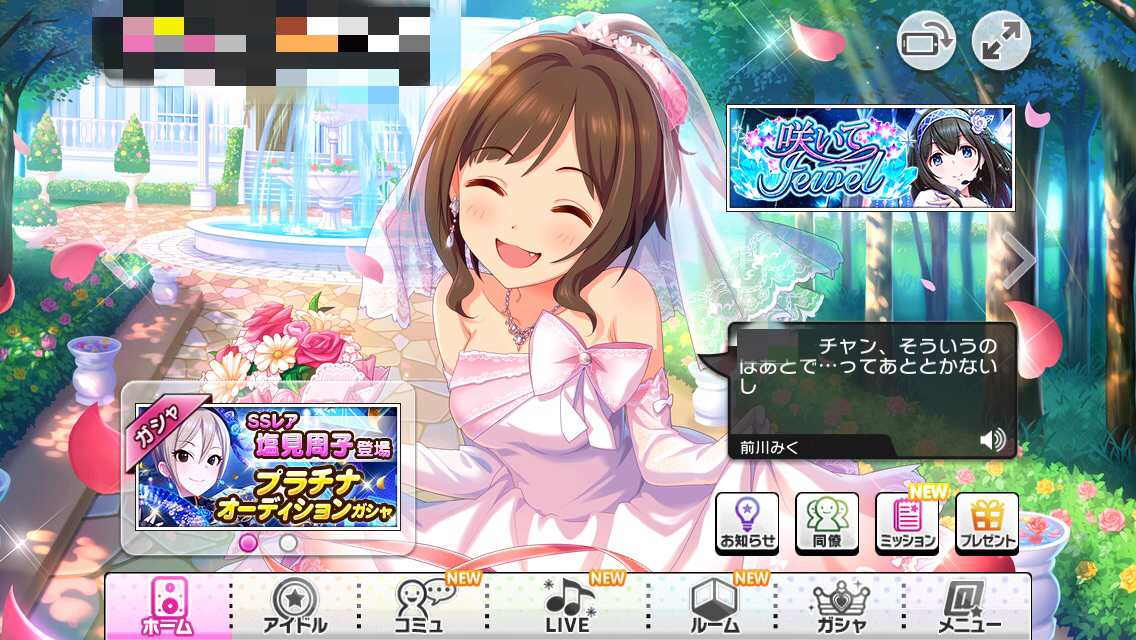The width and height of the screenshot is (1136, 640).
Task: Toggle the speaker icon in dialogue box
Action: 992,440
